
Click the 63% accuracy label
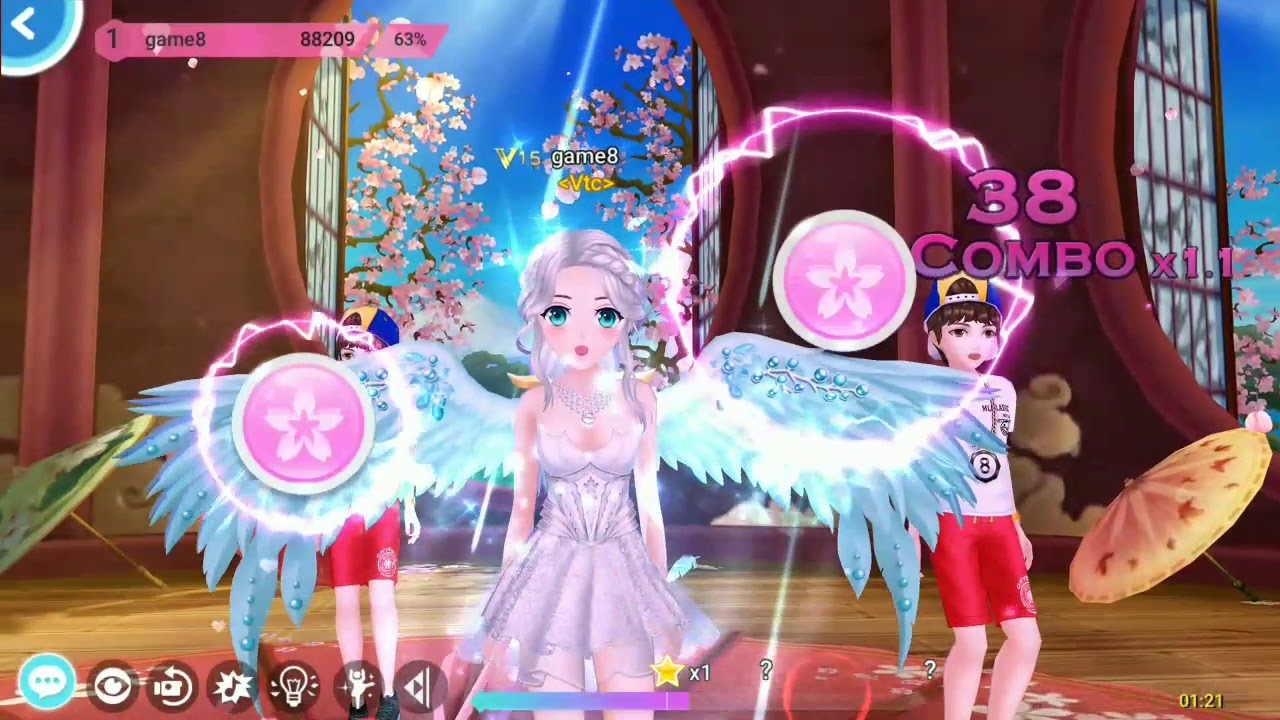411,41
